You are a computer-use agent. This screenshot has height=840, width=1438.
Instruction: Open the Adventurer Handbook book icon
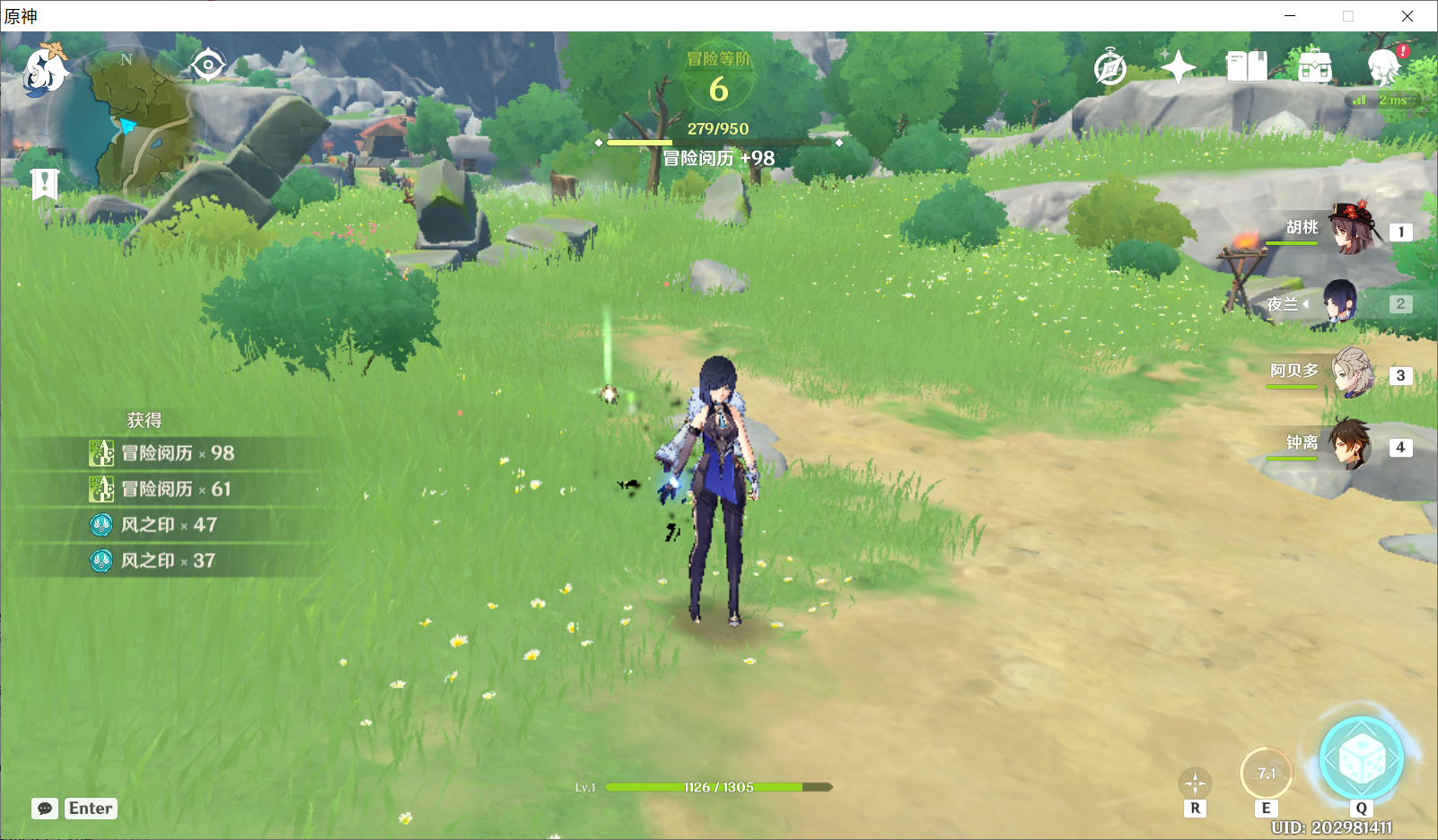(1246, 66)
